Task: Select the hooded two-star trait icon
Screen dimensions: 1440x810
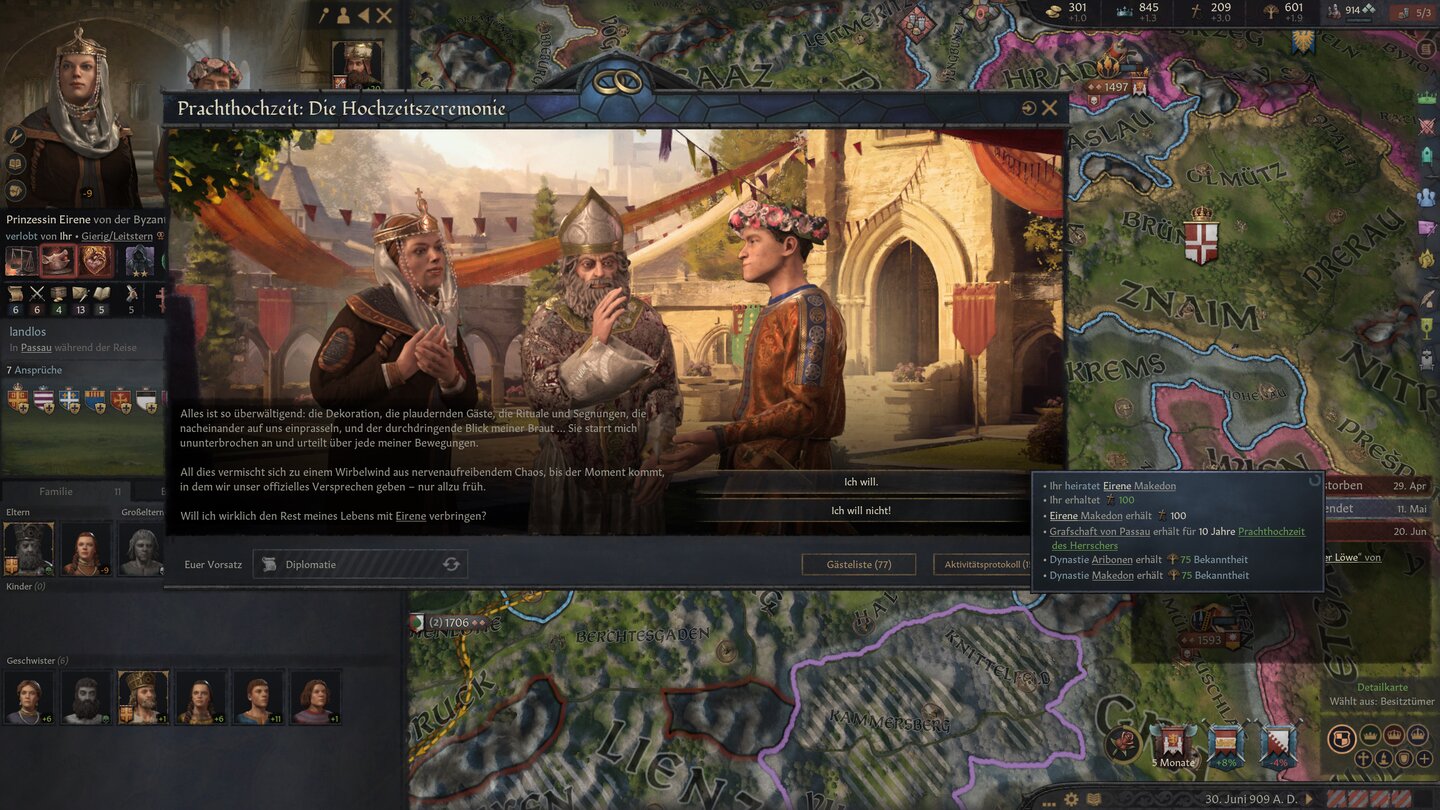Action: (139, 260)
